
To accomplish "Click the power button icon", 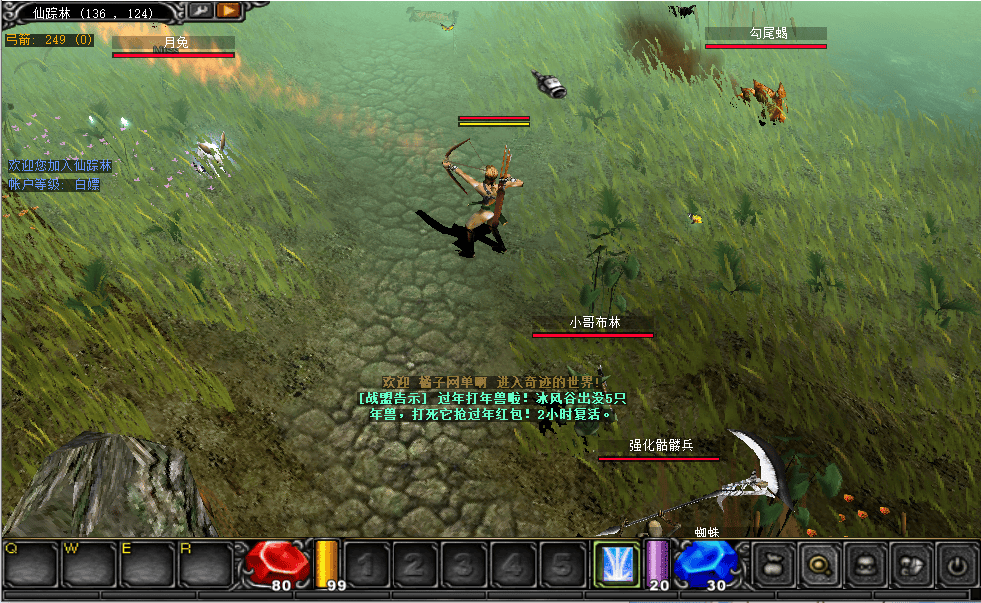I will coord(957,565).
